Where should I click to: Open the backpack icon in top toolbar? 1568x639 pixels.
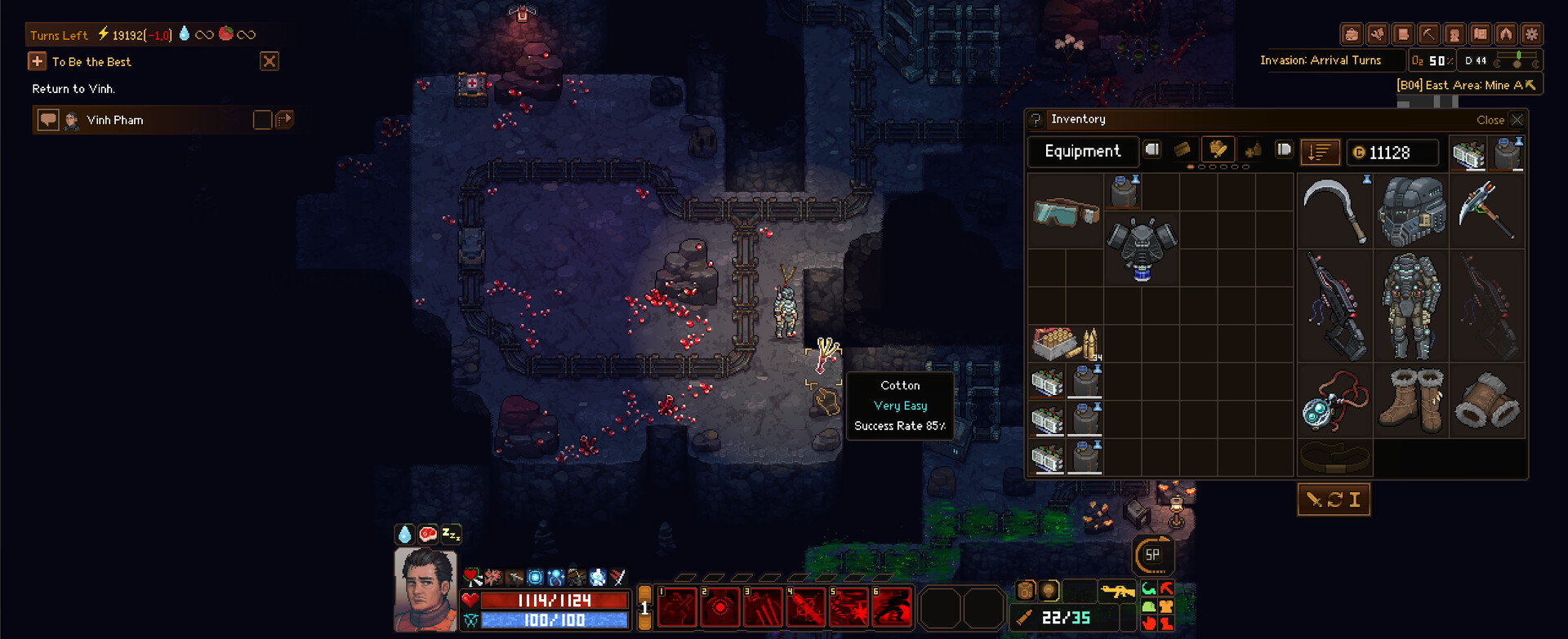click(1352, 33)
